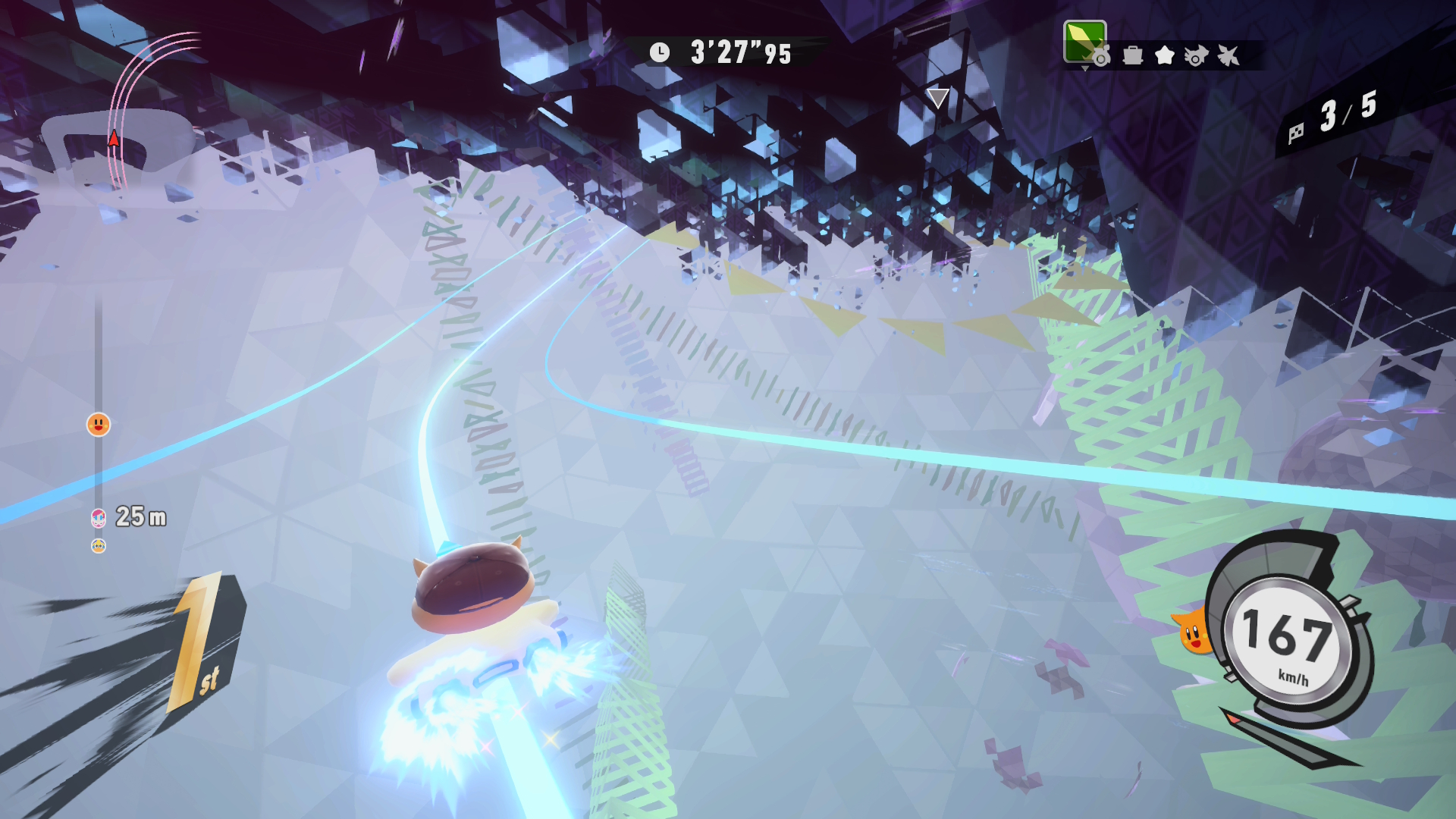Choose the winged wheel machine icon
1456x819 pixels.
(x=1196, y=55)
